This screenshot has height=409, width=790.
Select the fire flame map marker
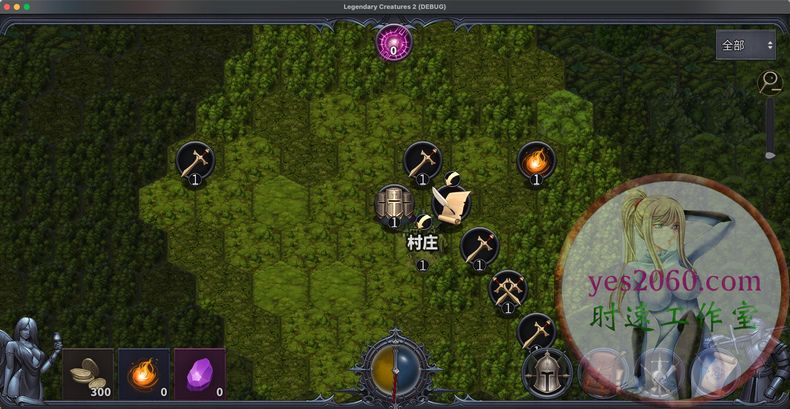tap(536, 160)
